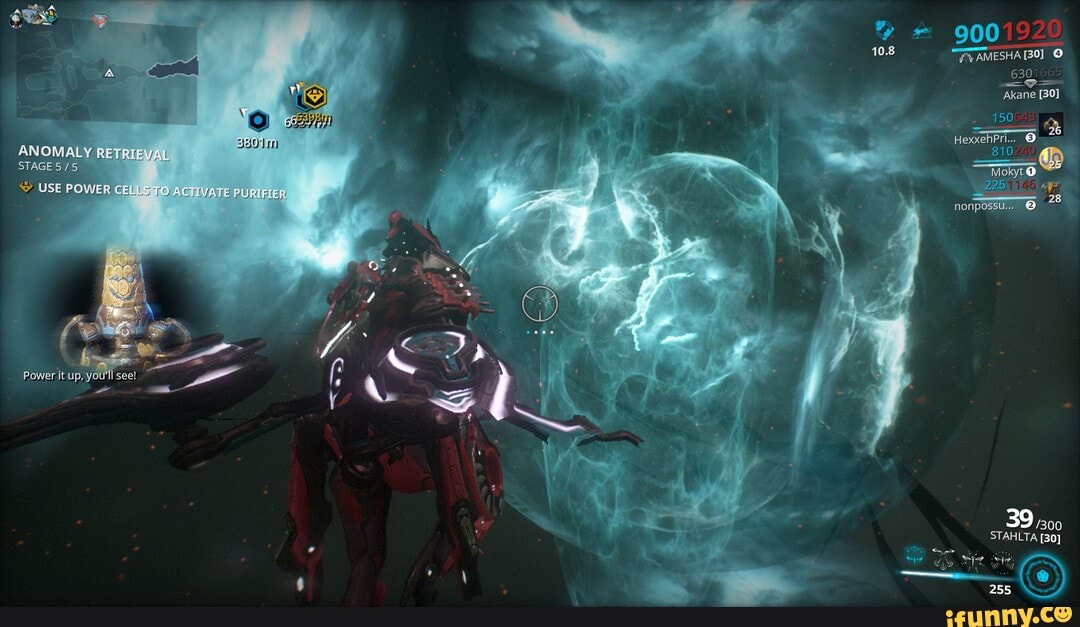Select HexxehPri's squad avatar
Viewport: 1080px width, 627px height.
click(x=1051, y=125)
